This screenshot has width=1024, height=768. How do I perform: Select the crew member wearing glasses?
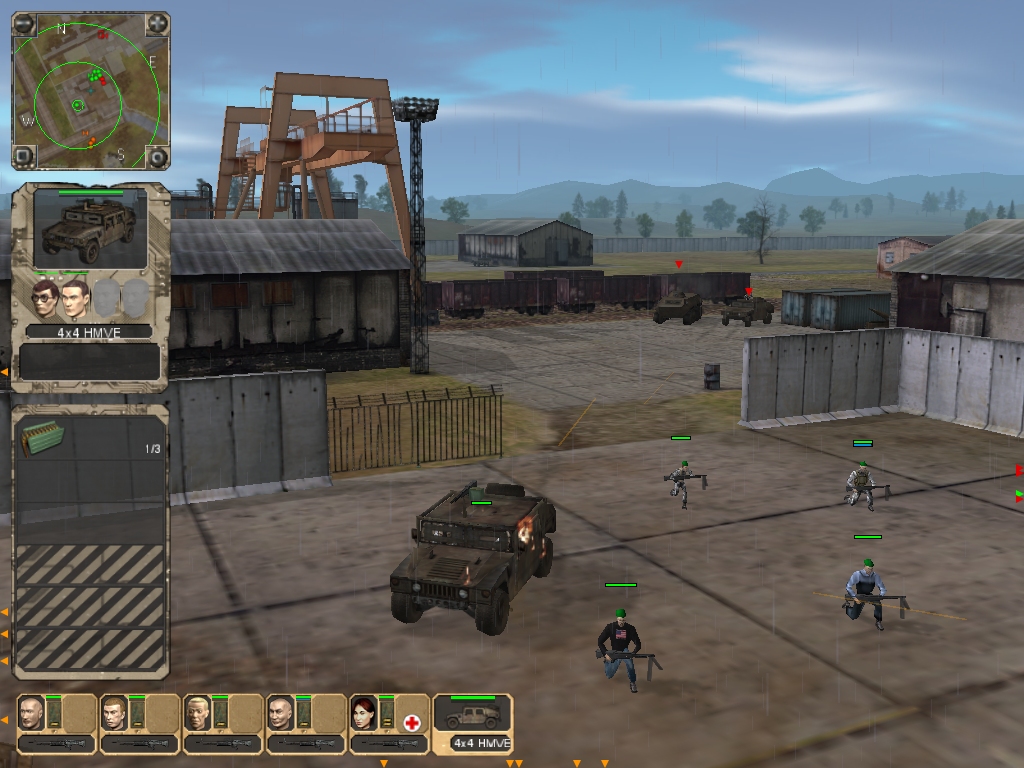pos(44,298)
